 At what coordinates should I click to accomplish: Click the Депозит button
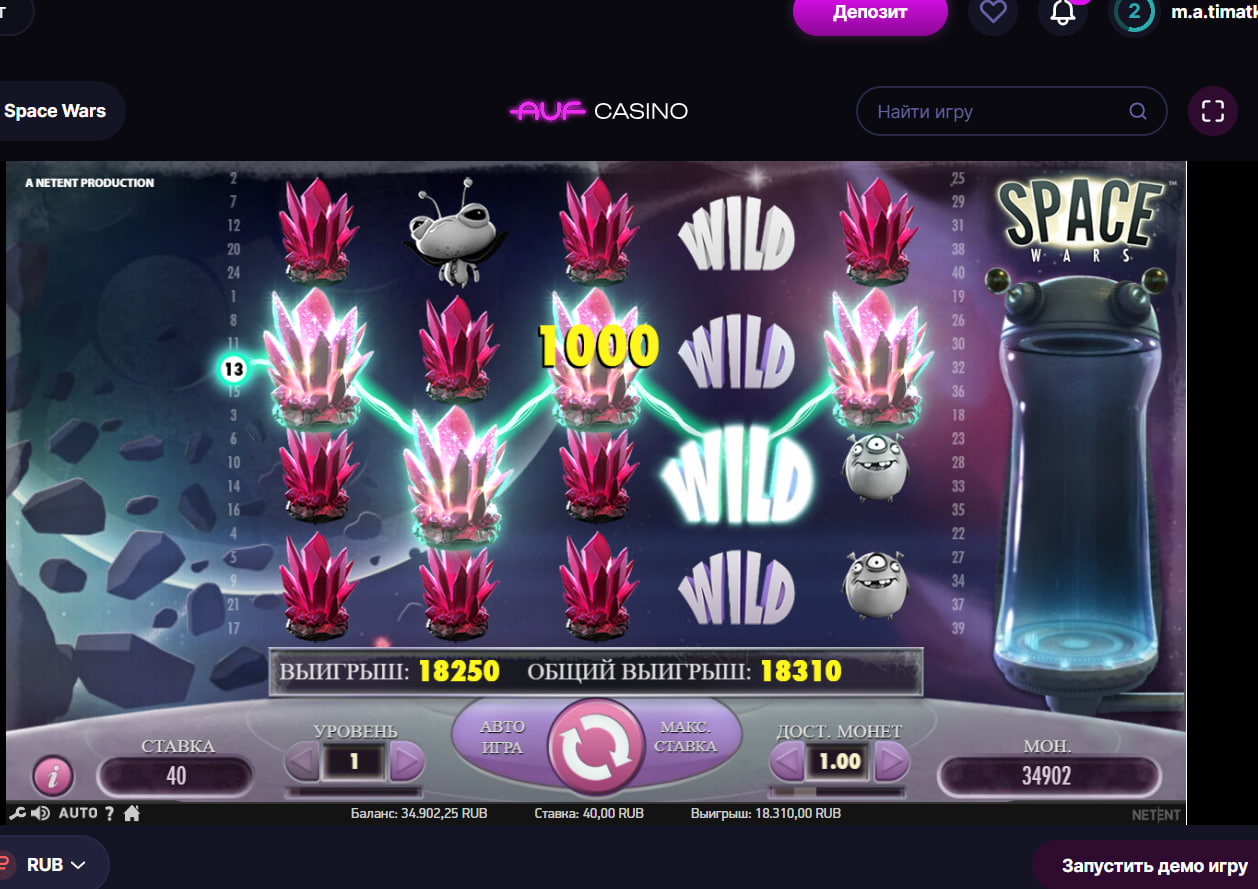870,13
